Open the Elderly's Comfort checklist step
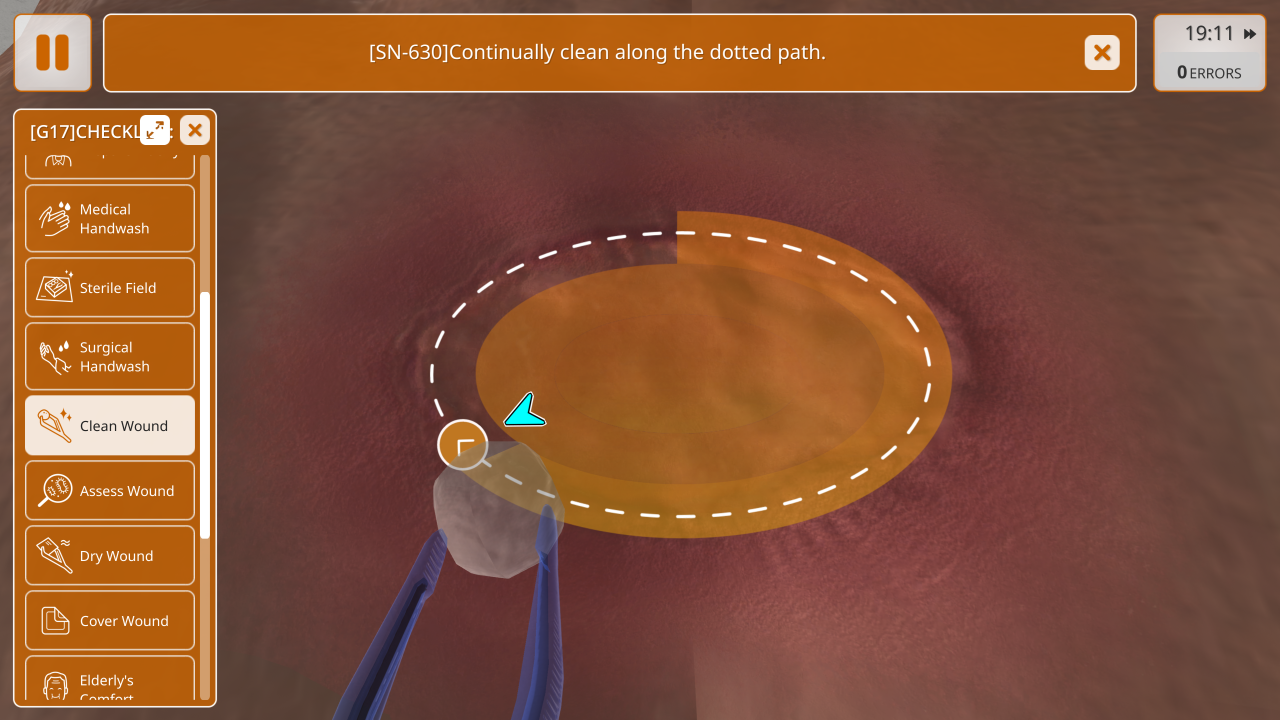The height and width of the screenshot is (720, 1280). coord(110,684)
